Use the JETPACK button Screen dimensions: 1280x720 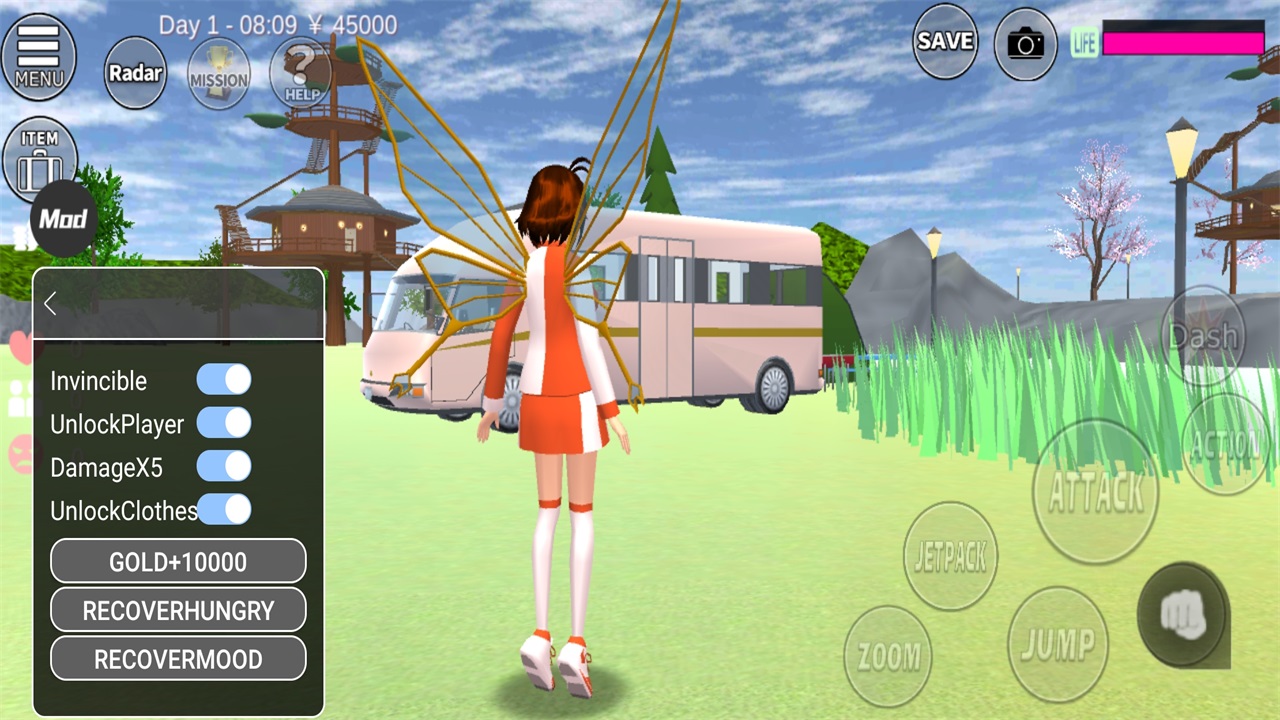point(951,557)
